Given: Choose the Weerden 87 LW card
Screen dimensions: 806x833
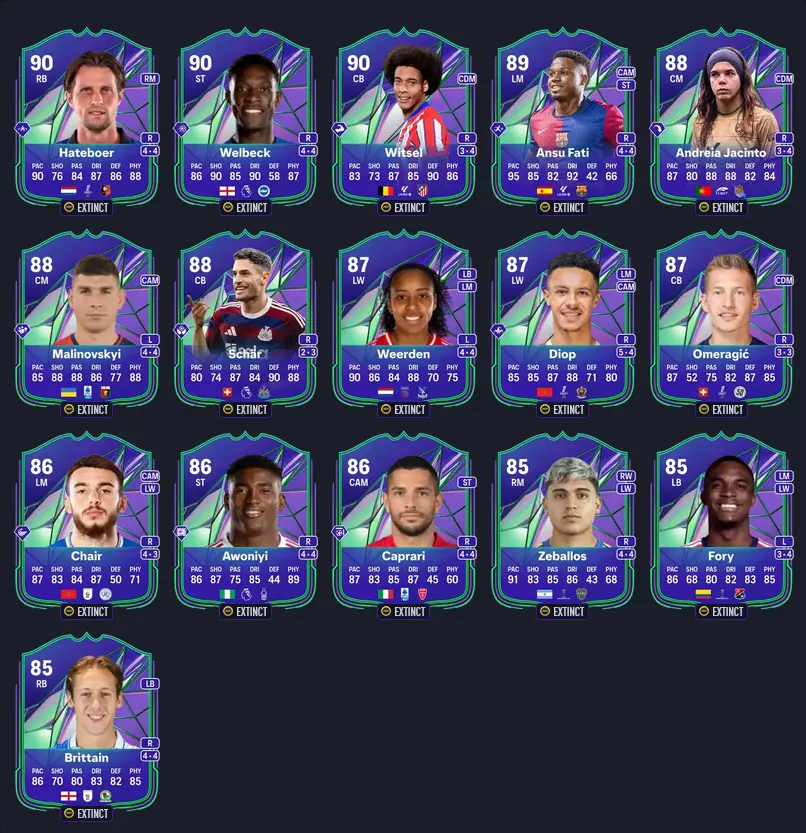Looking at the screenshot, I should tap(403, 320).
